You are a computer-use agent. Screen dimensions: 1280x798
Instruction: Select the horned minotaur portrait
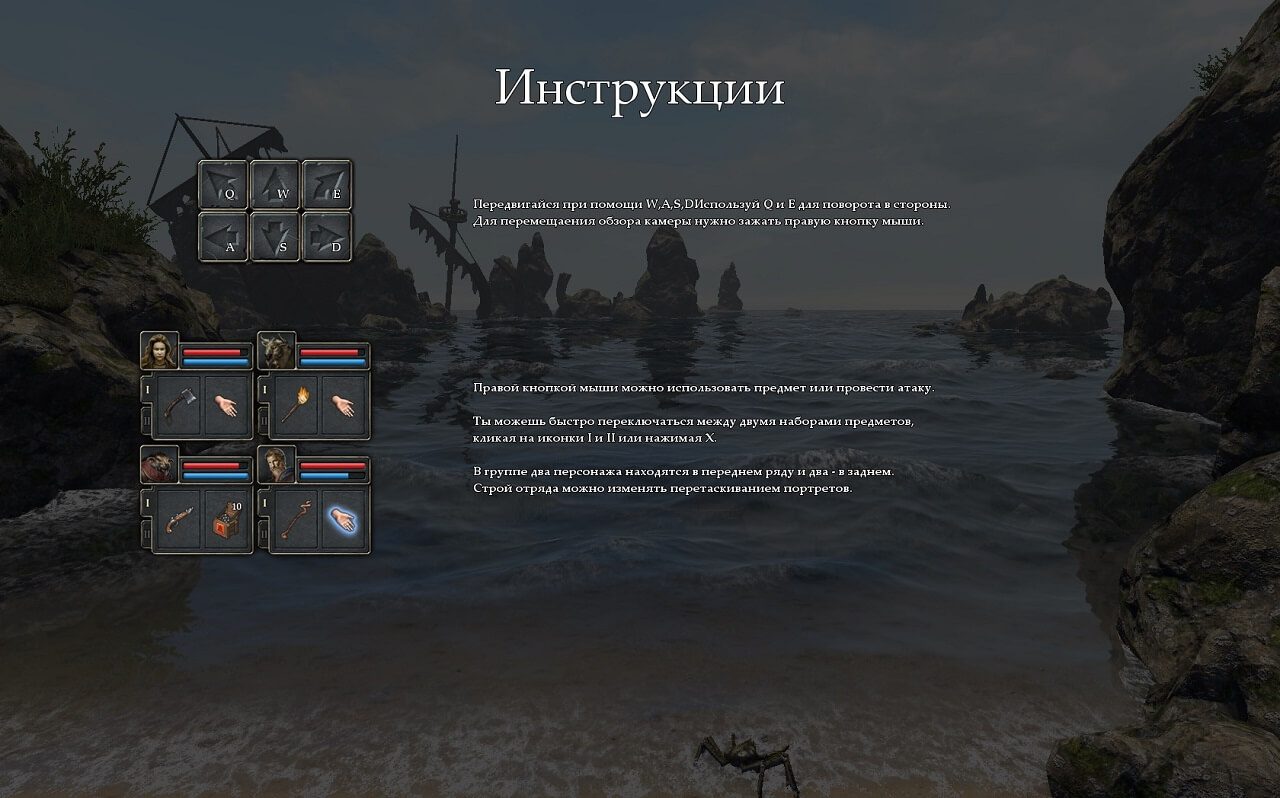pyautogui.click(x=277, y=351)
